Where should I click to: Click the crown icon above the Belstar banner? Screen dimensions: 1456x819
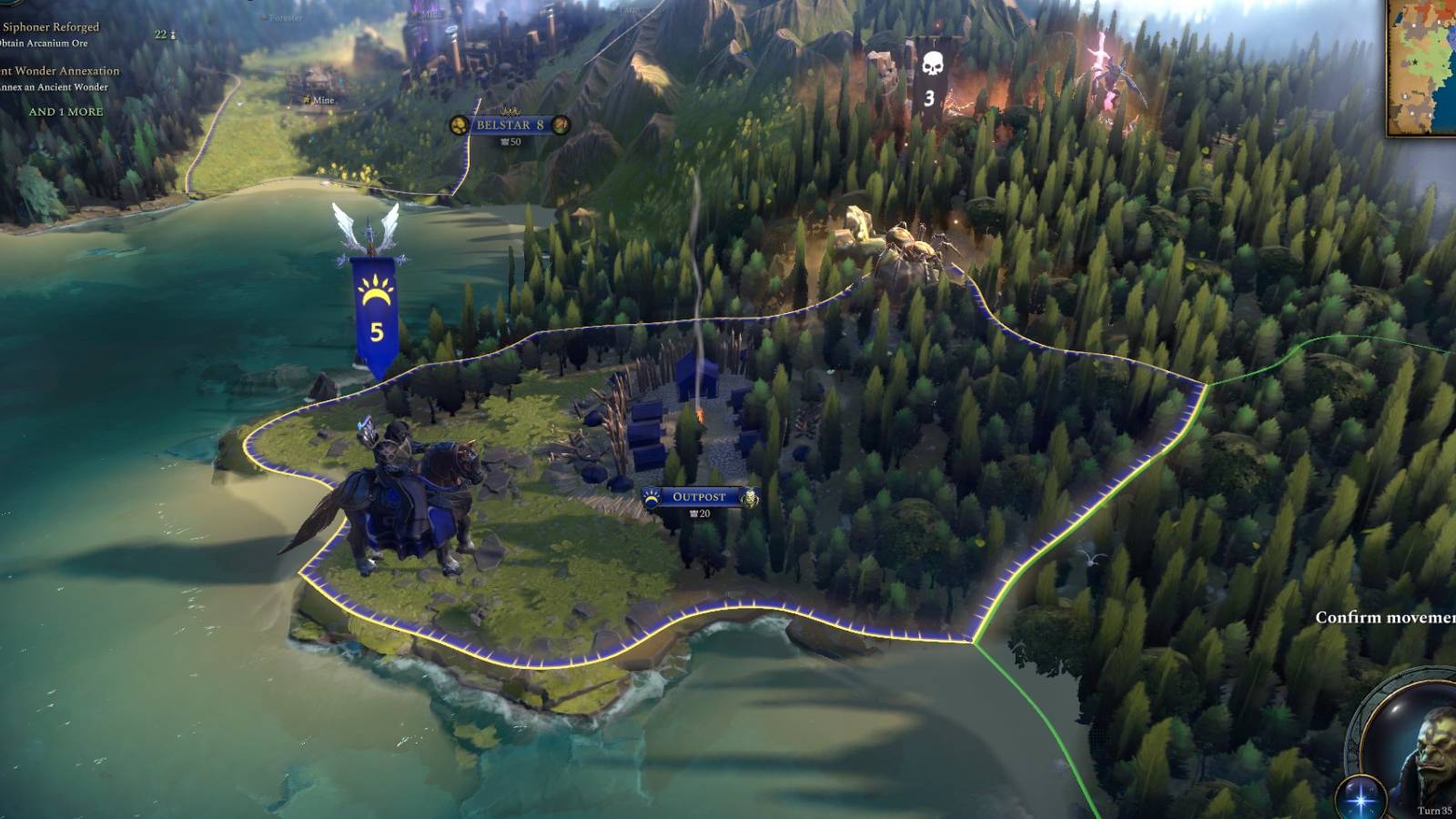click(510, 112)
